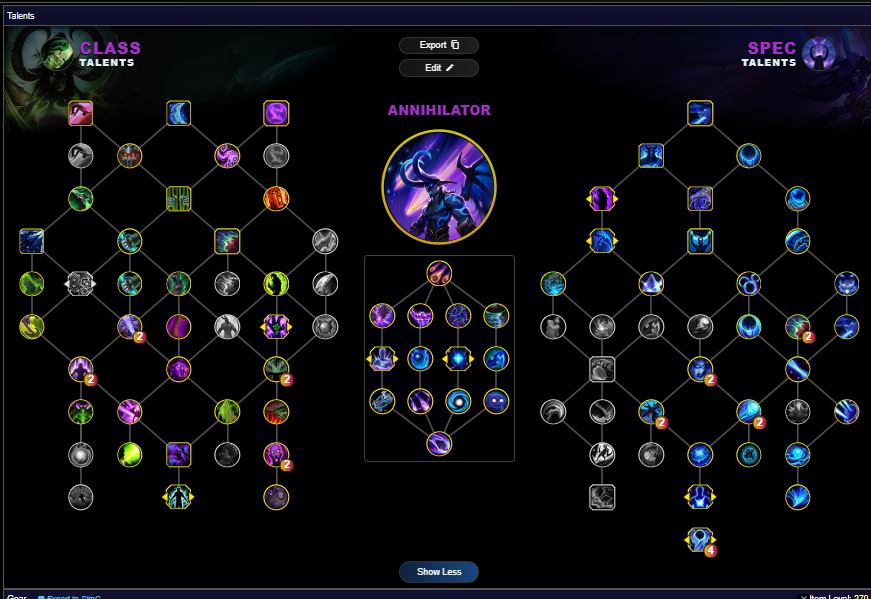Choose the green barred cage class talent
Screen dimensions: 871x599
pyautogui.click(x=179, y=198)
